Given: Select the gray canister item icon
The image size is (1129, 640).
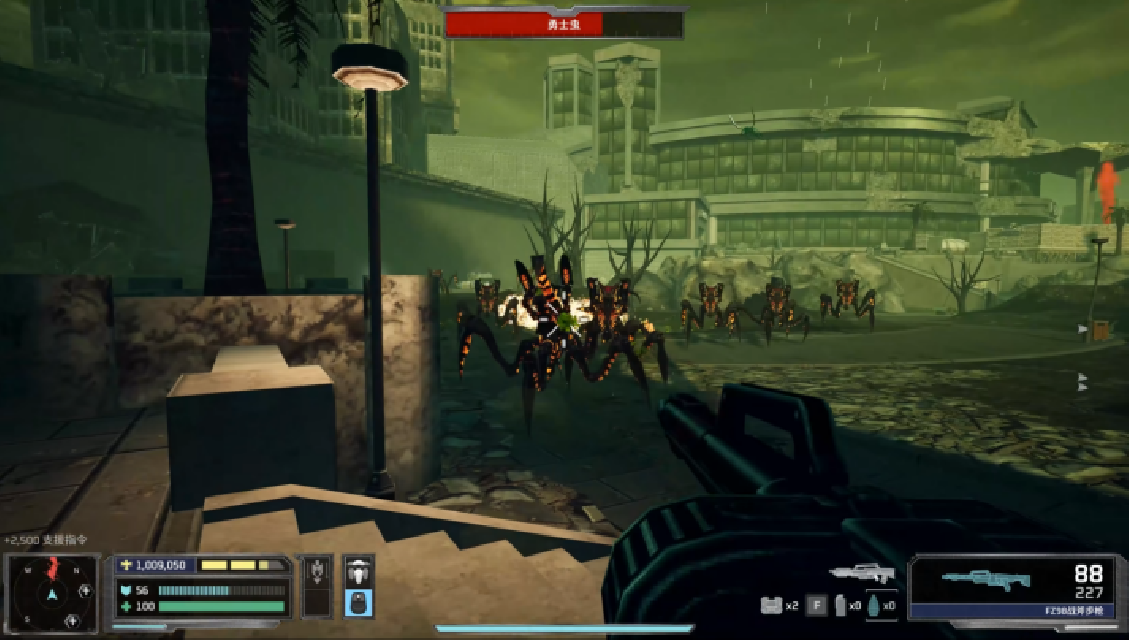Looking at the screenshot, I should [841, 605].
